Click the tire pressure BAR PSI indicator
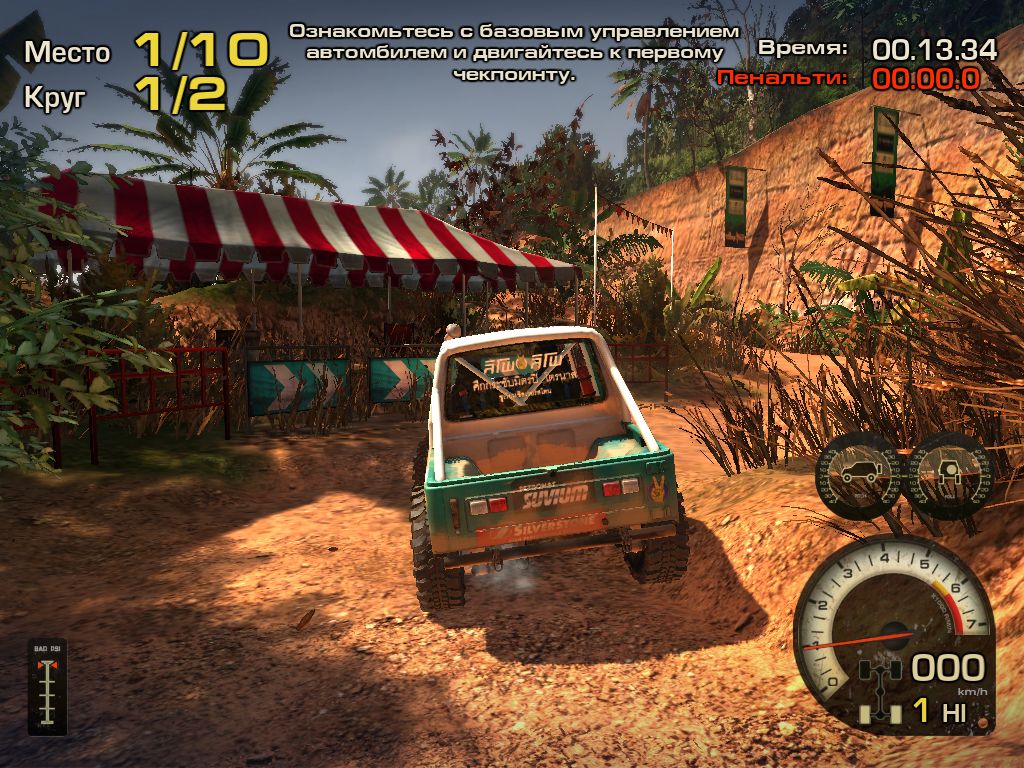The width and height of the screenshot is (1024, 768). [x=47, y=686]
